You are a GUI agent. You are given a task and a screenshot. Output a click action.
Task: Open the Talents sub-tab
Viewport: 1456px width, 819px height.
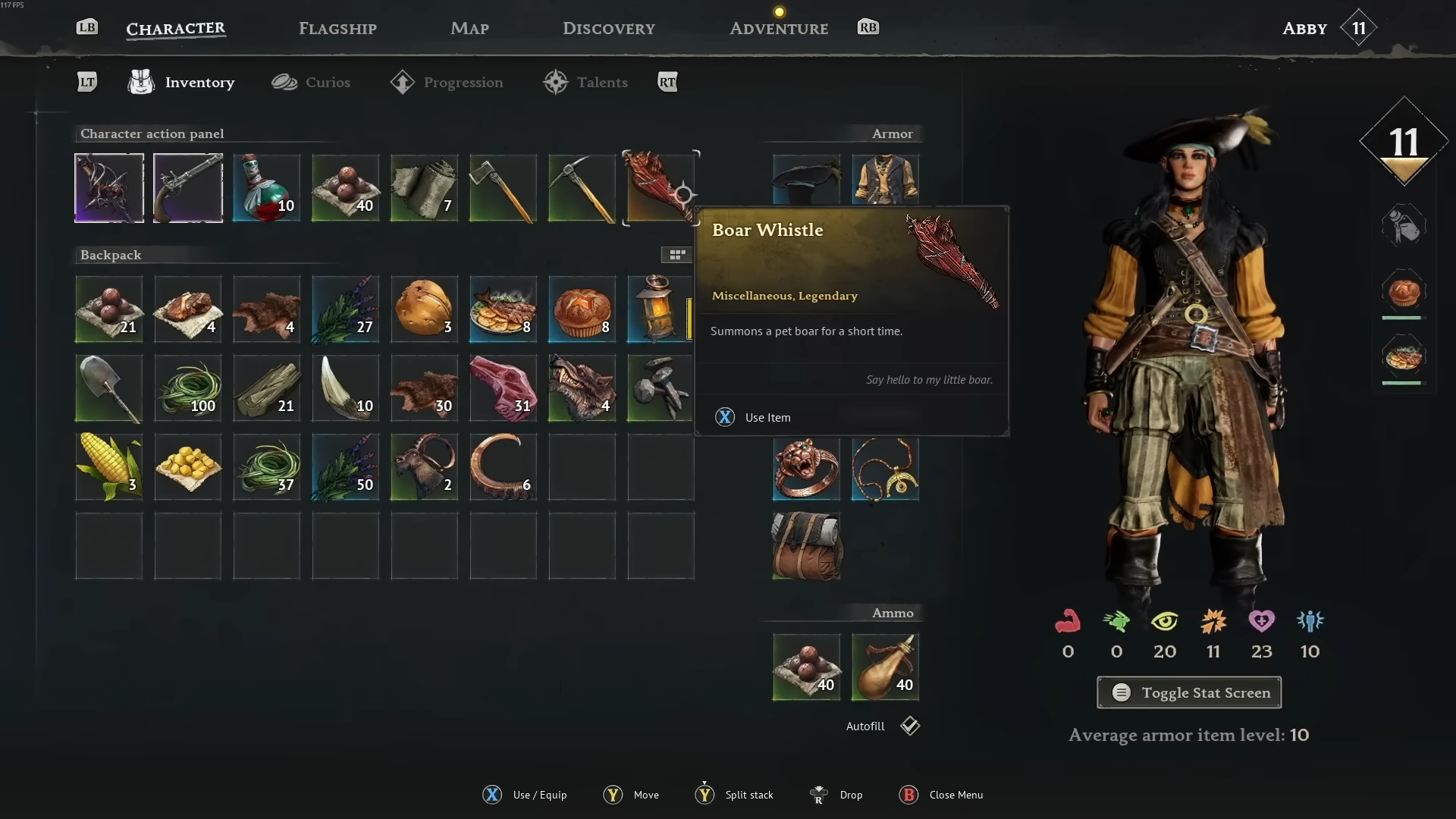point(585,82)
